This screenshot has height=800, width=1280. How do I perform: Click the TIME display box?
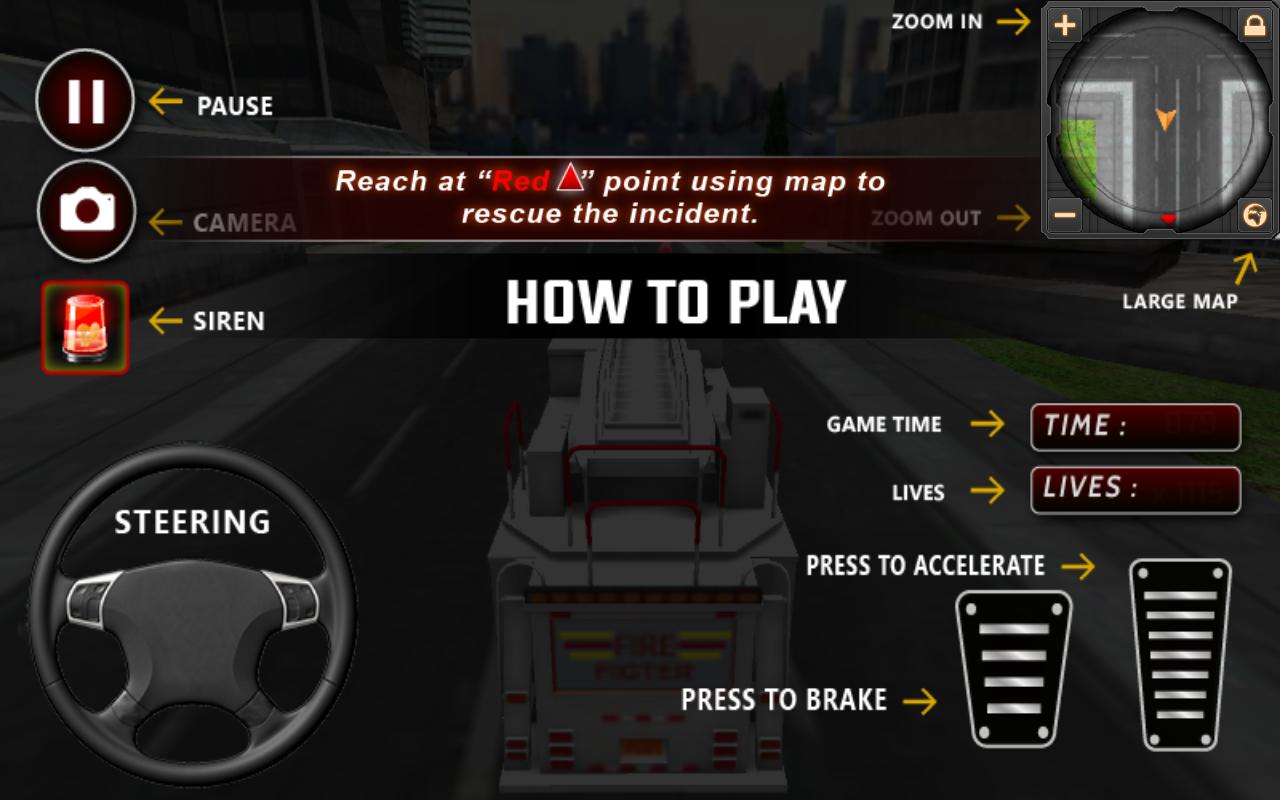[x=1135, y=427]
